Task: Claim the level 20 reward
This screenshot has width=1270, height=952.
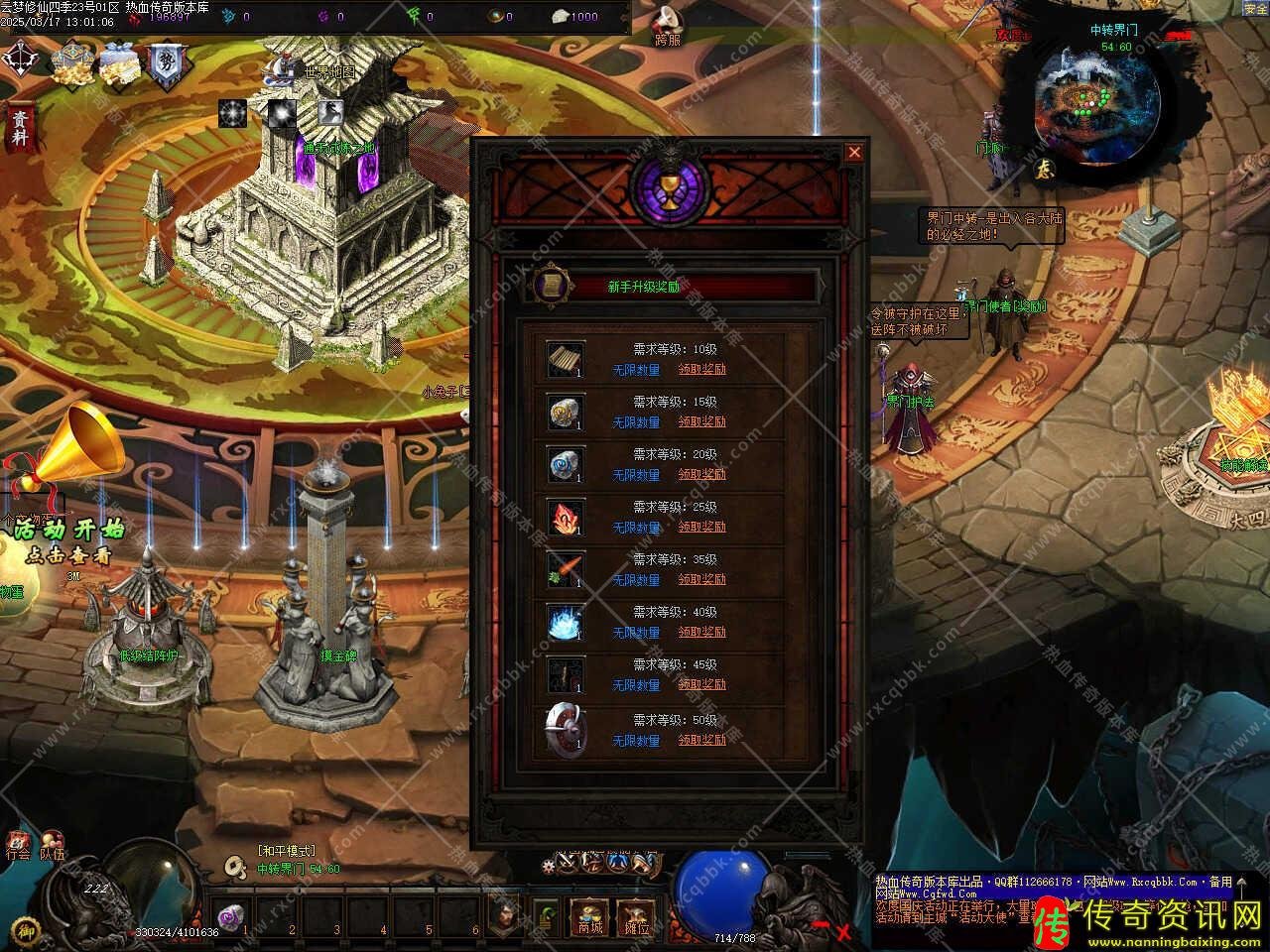Action: pos(701,474)
